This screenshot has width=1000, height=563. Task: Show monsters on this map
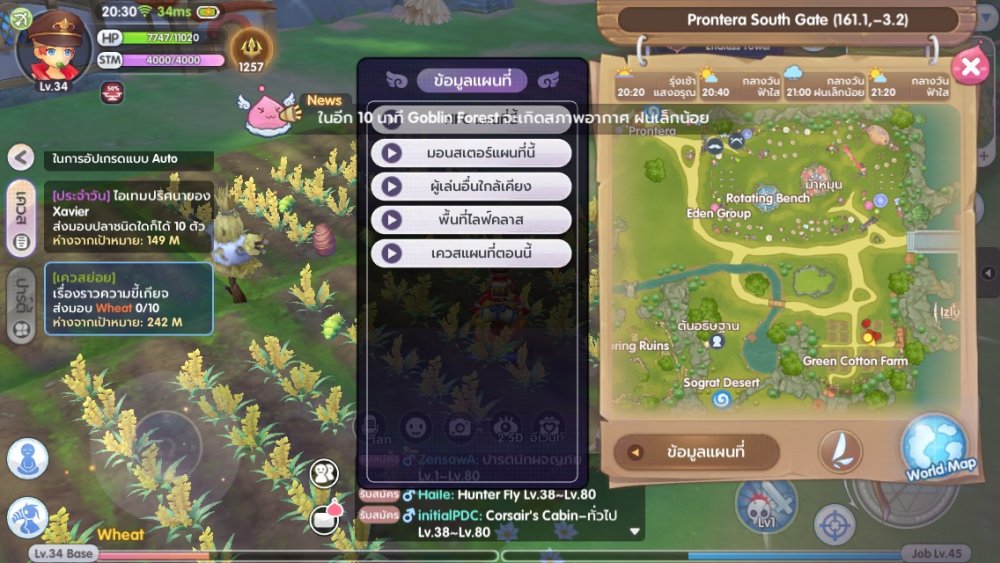pyautogui.click(x=471, y=153)
